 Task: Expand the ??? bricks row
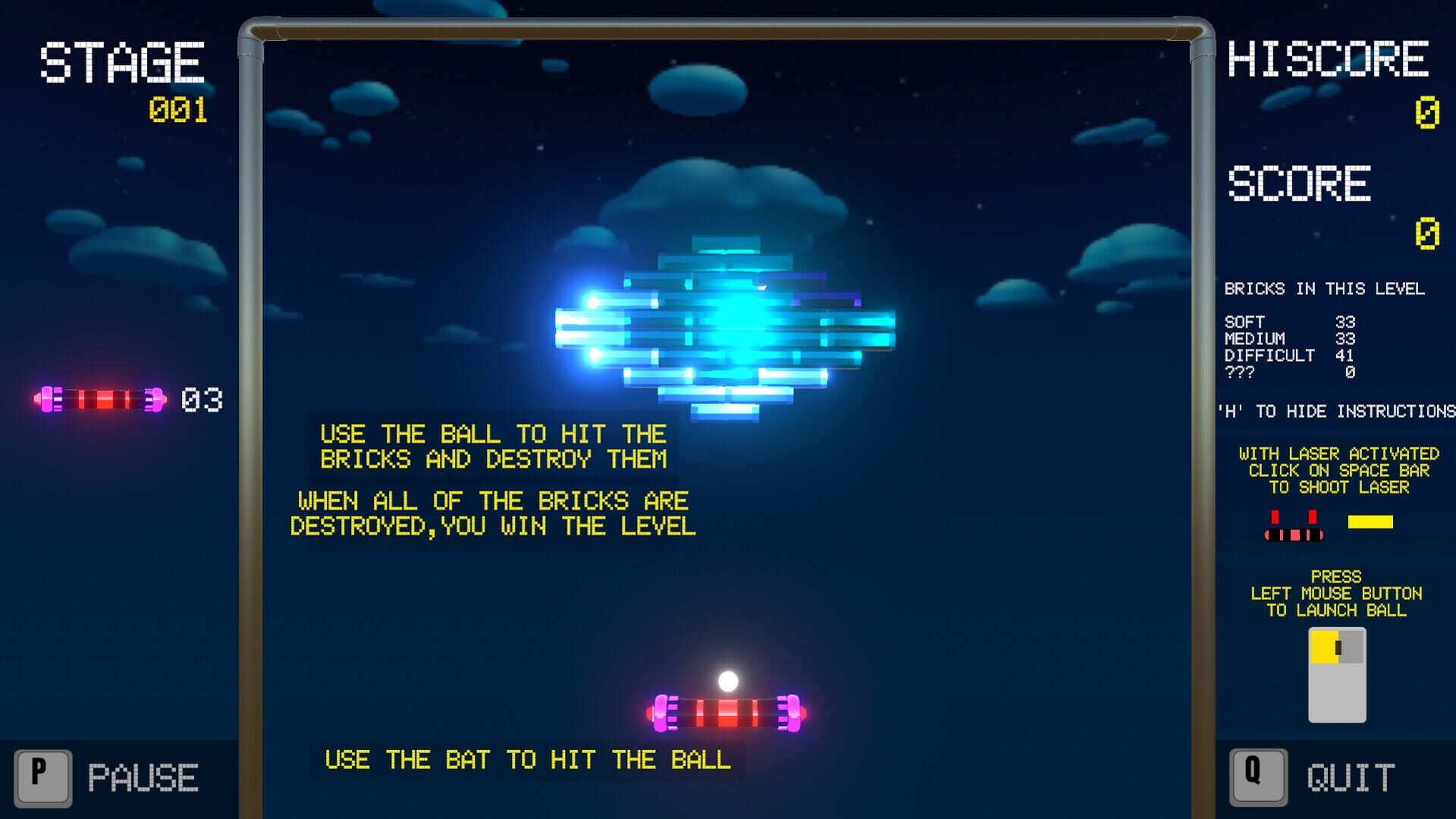coord(1289,372)
